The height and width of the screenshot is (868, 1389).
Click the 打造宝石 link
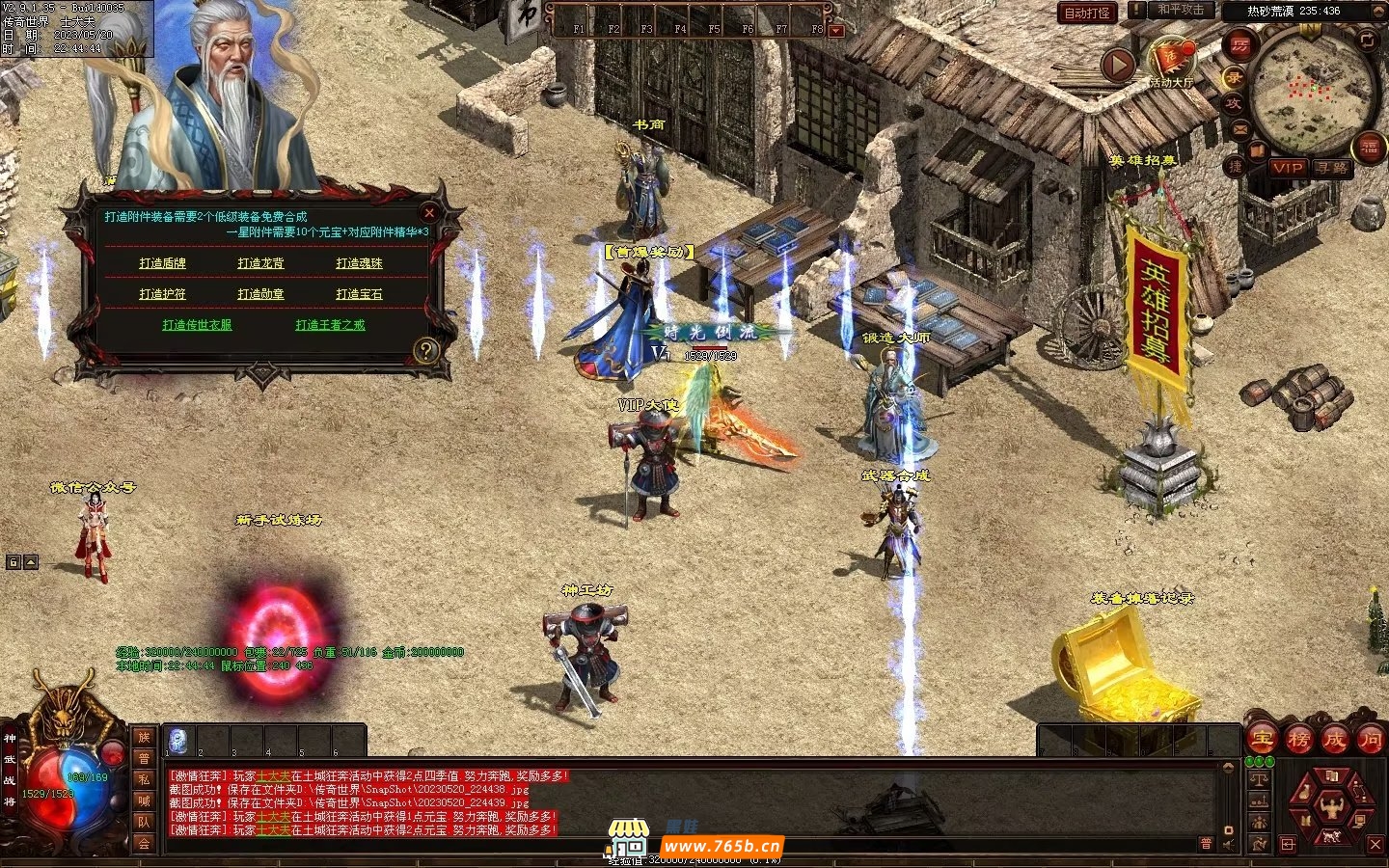(x=359, y=294)
